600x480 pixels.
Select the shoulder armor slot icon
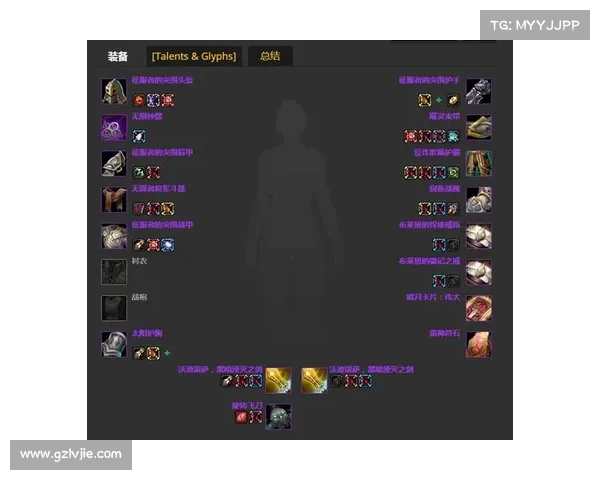(114, 163)
